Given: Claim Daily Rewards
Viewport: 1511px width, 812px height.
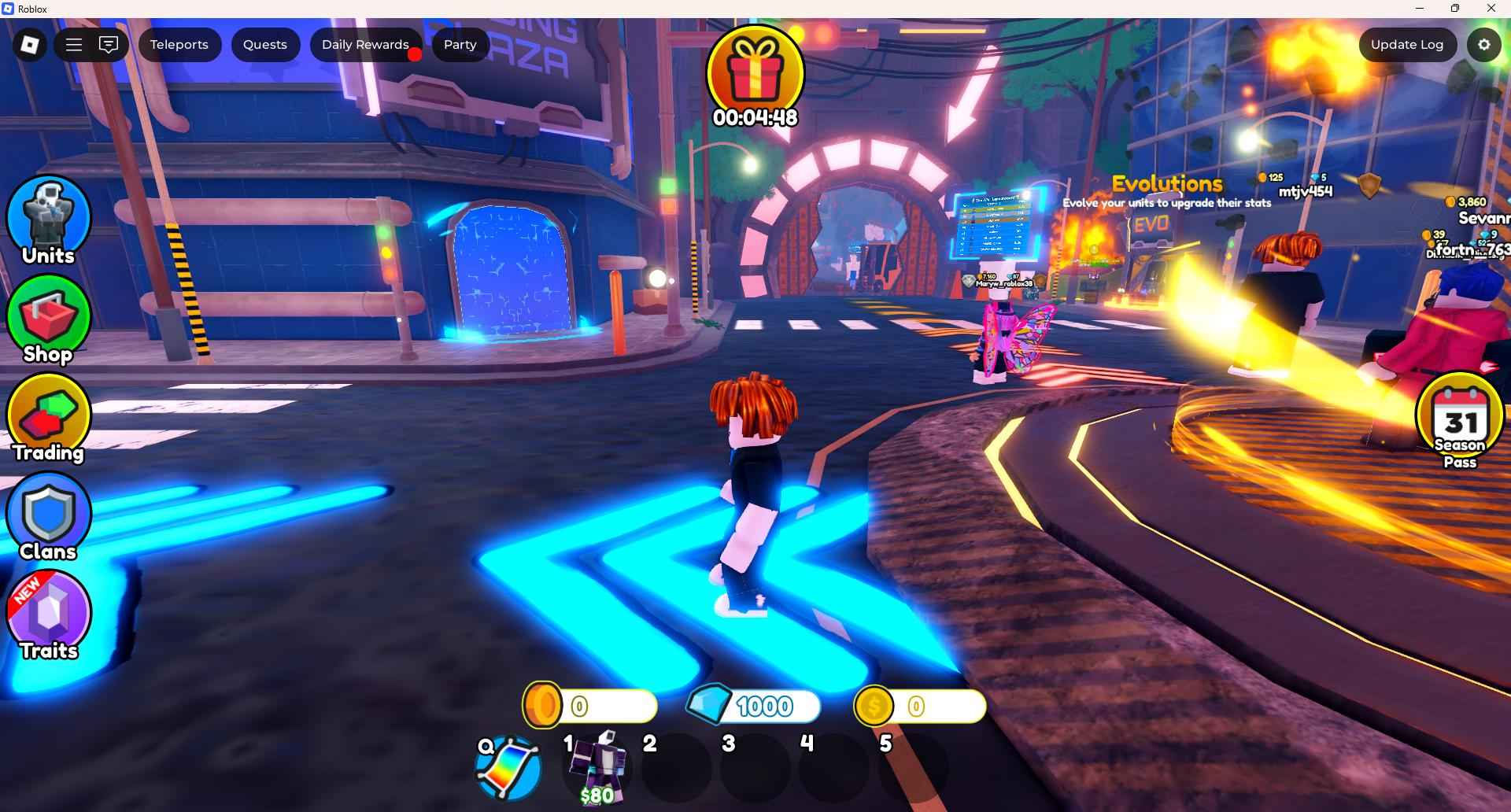Looking at the screenshot, I should point(365,45).
